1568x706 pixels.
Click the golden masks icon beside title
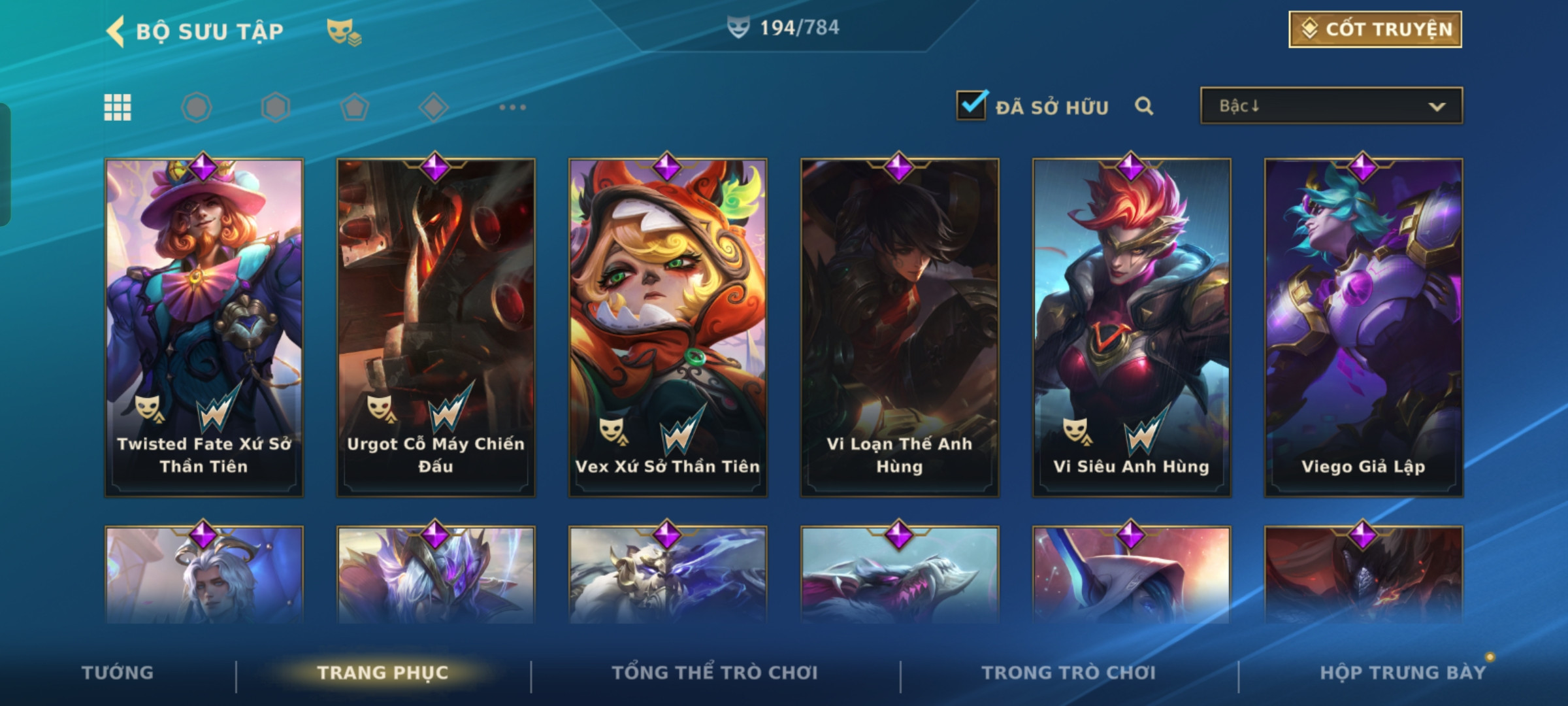coord(344,31)
